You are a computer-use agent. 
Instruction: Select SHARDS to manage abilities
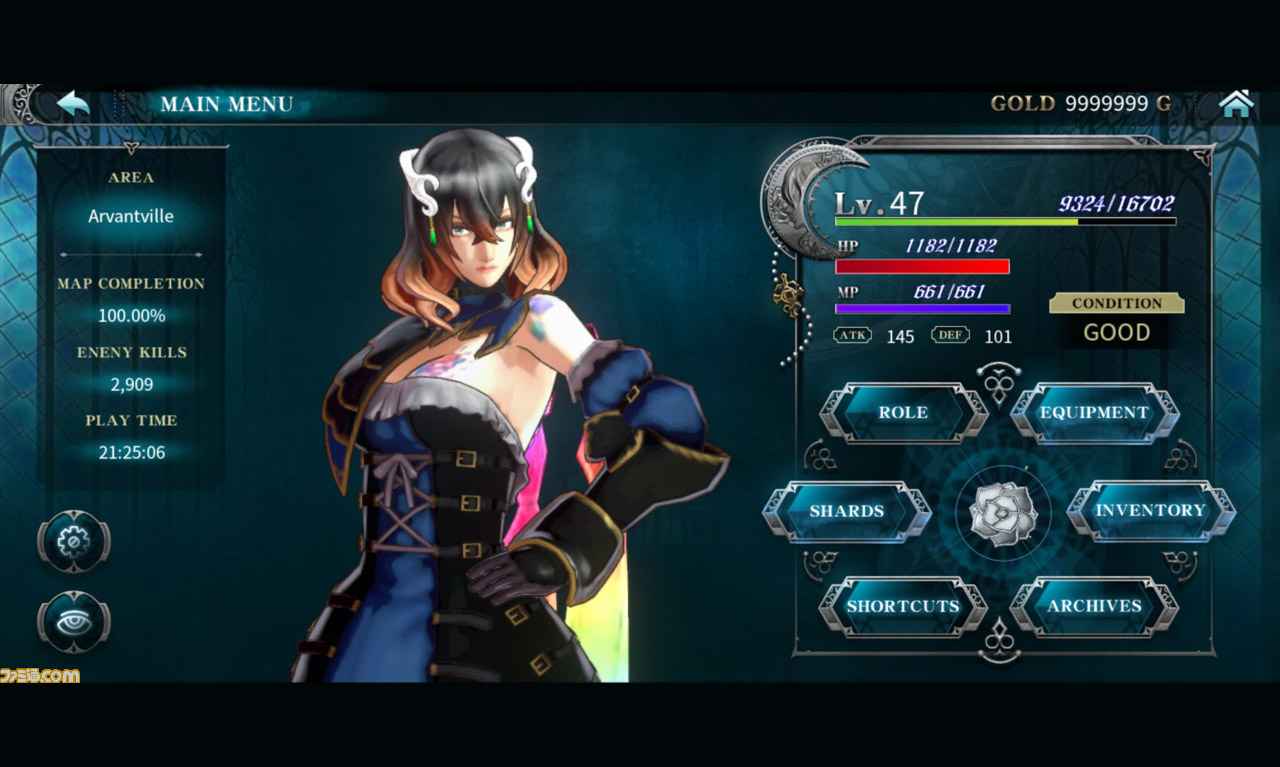click(x=848, y=511)
